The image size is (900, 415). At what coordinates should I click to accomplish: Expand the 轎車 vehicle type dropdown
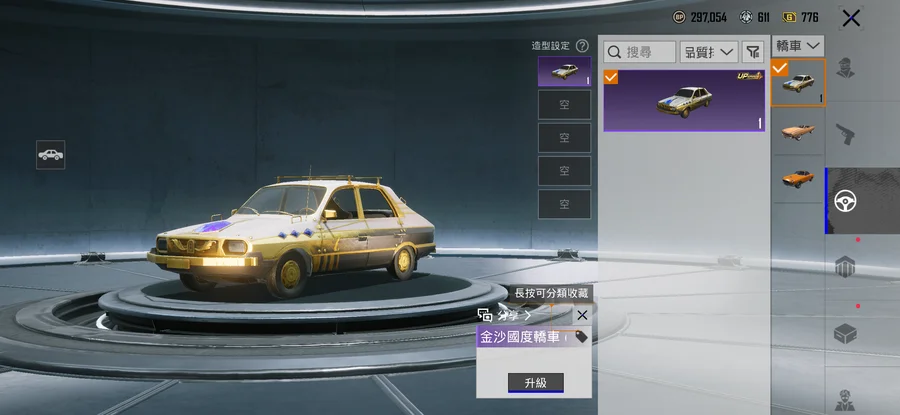[x=798, y=46]
